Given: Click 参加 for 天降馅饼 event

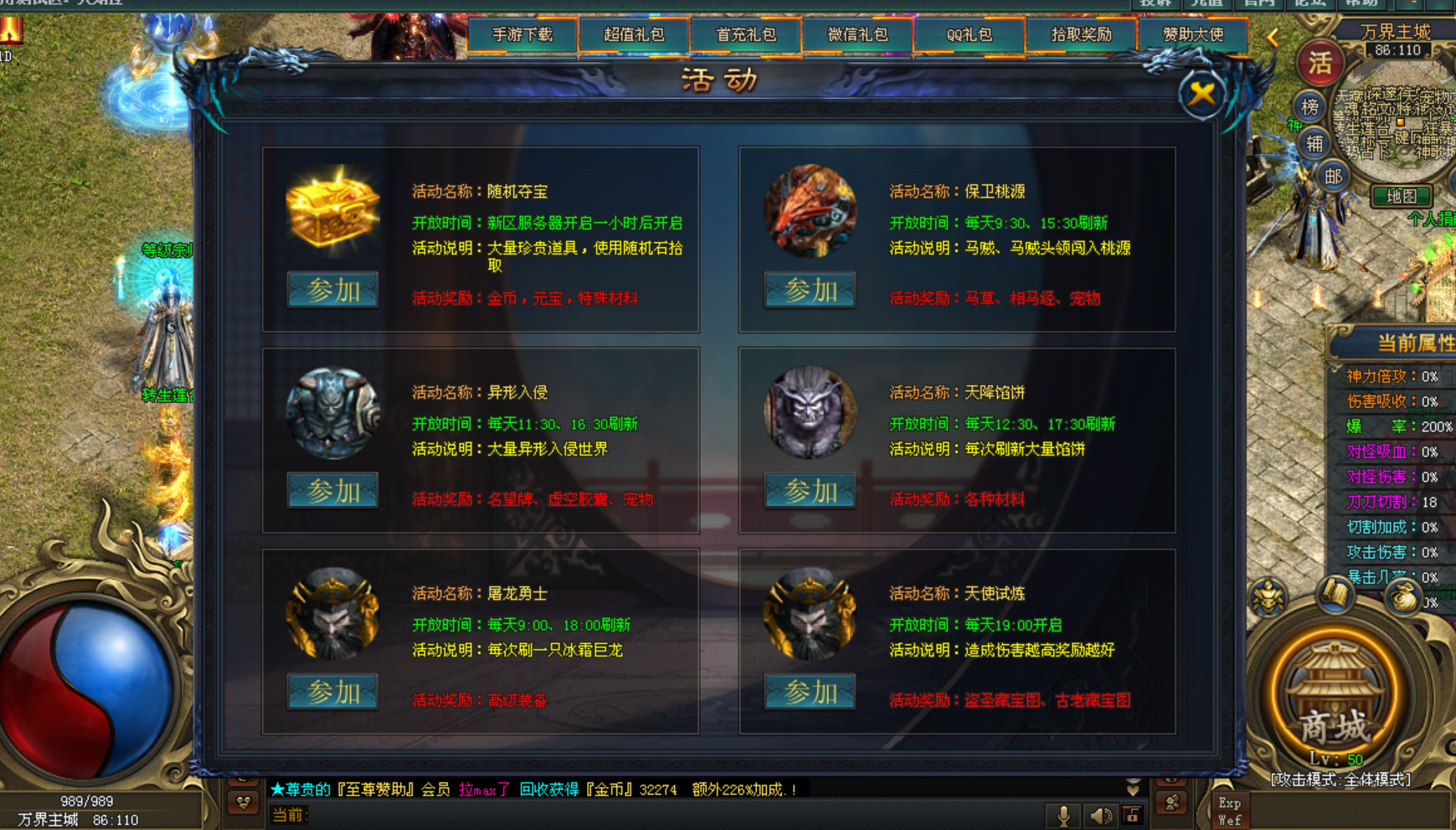Looking at the screenshot, I should pos(810,491).
